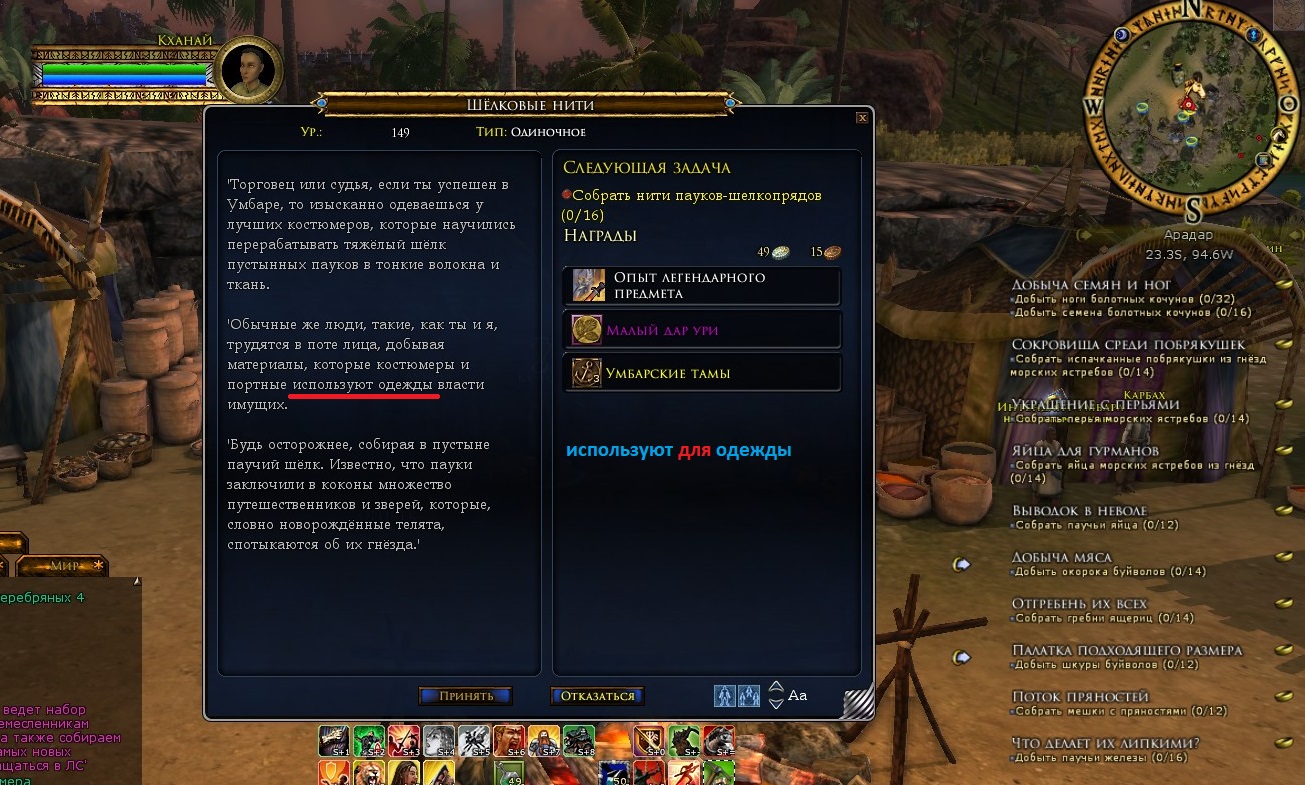Increase quest text font size arrow
1305x785 pixels.
click(x=776, y=687)
